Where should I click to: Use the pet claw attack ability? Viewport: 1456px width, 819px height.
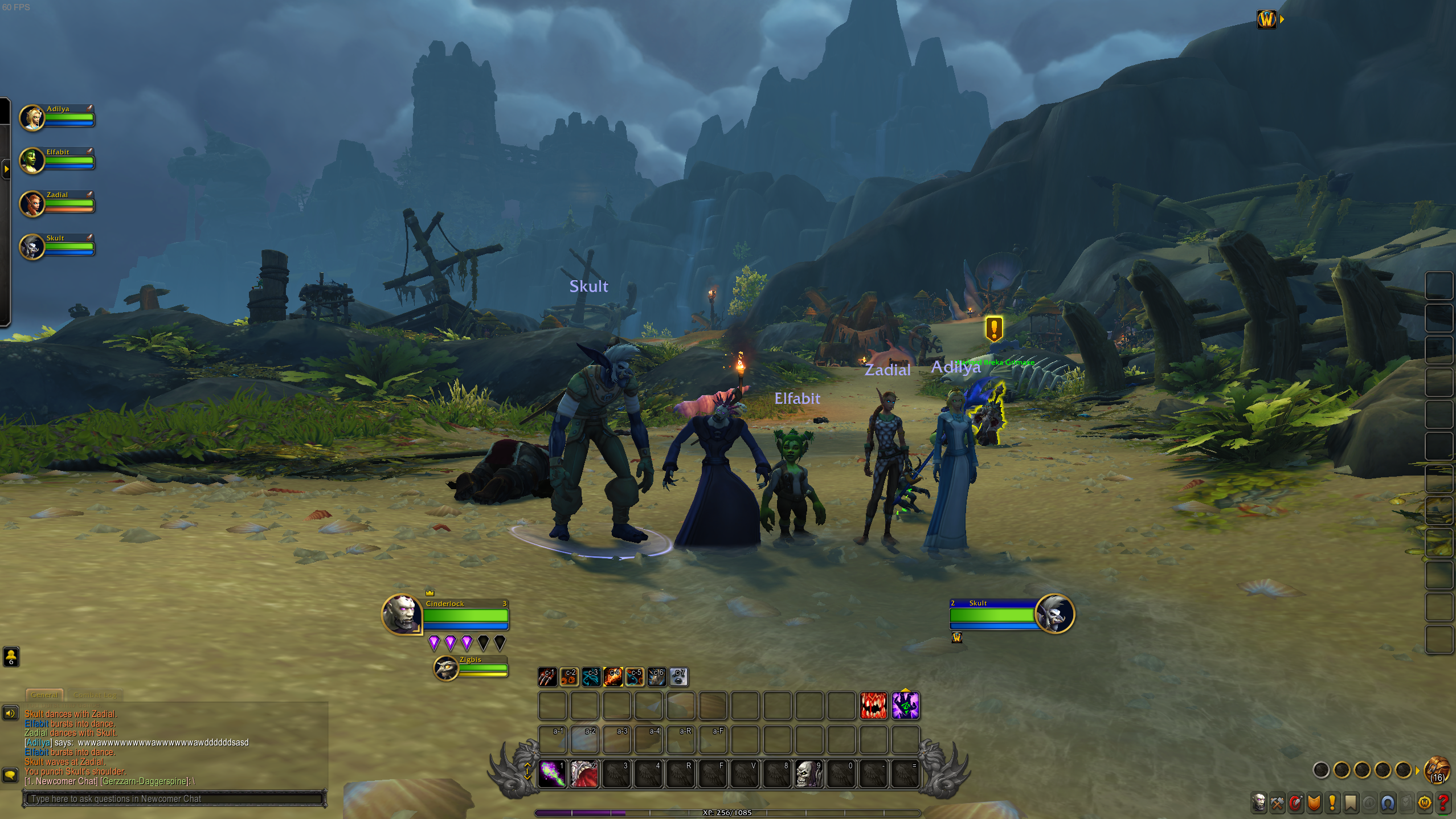tap(547, 677)
